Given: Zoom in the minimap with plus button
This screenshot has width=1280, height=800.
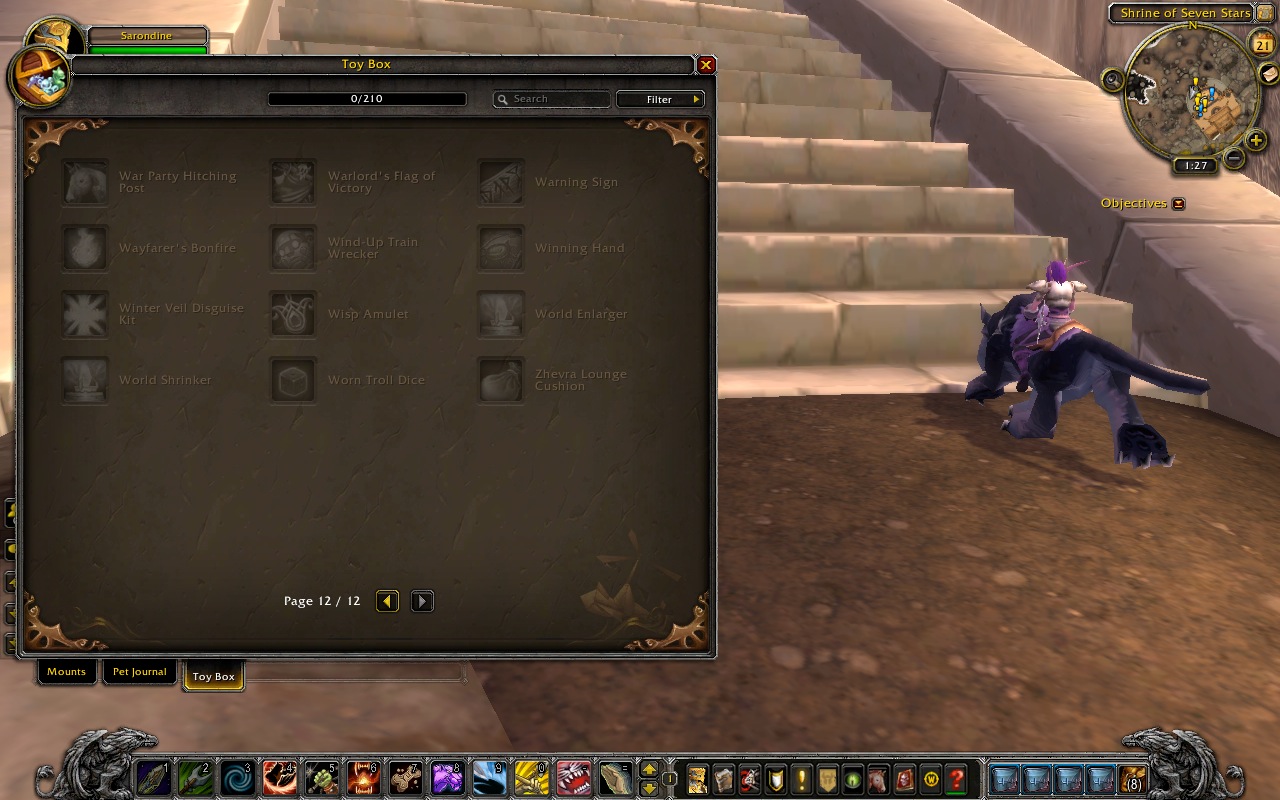Looking at the screenshot, I should pos(1257,140).
